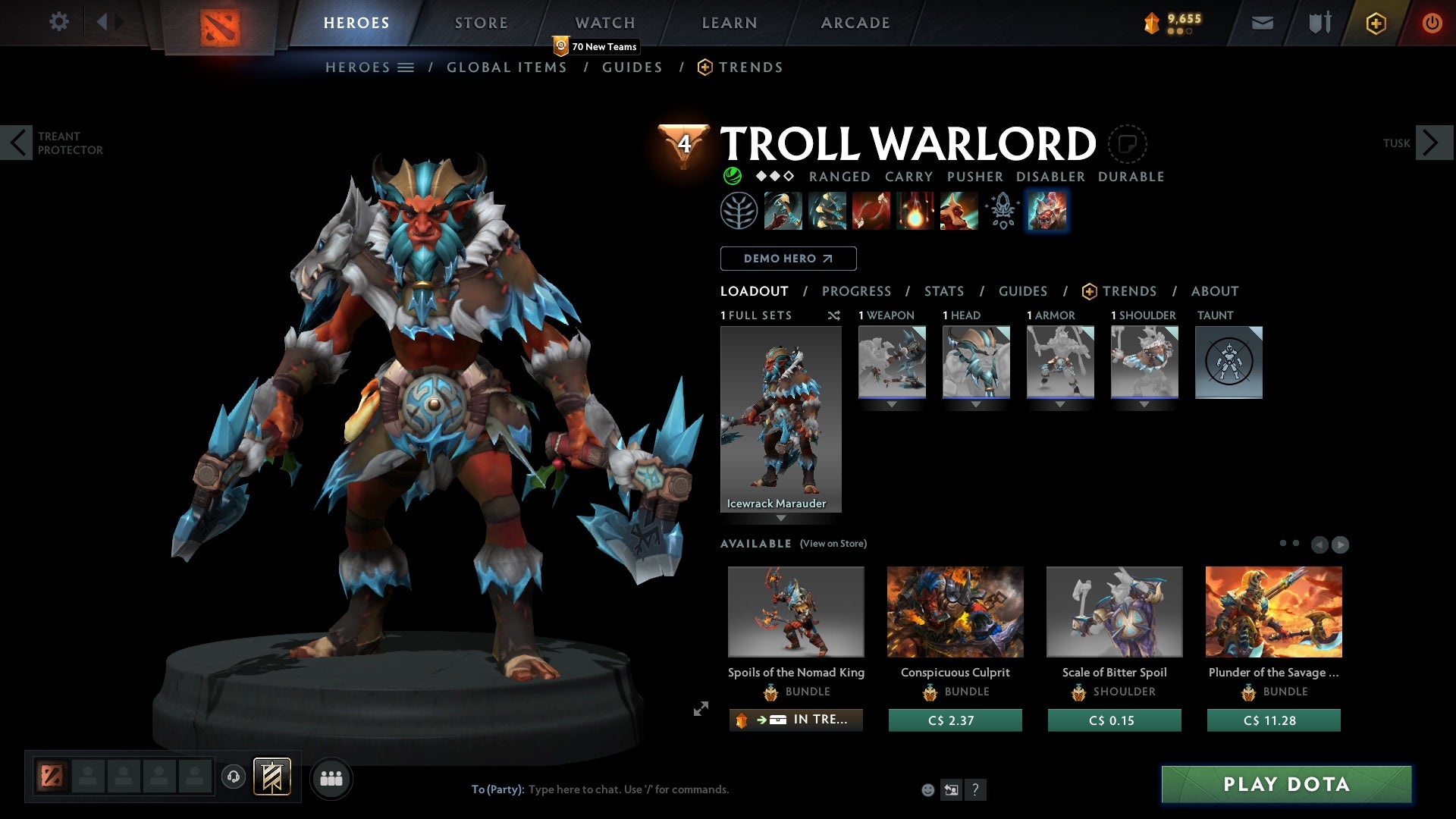Switch to the Progress tab
The image size is (1456, 819).
pos(857,291)
